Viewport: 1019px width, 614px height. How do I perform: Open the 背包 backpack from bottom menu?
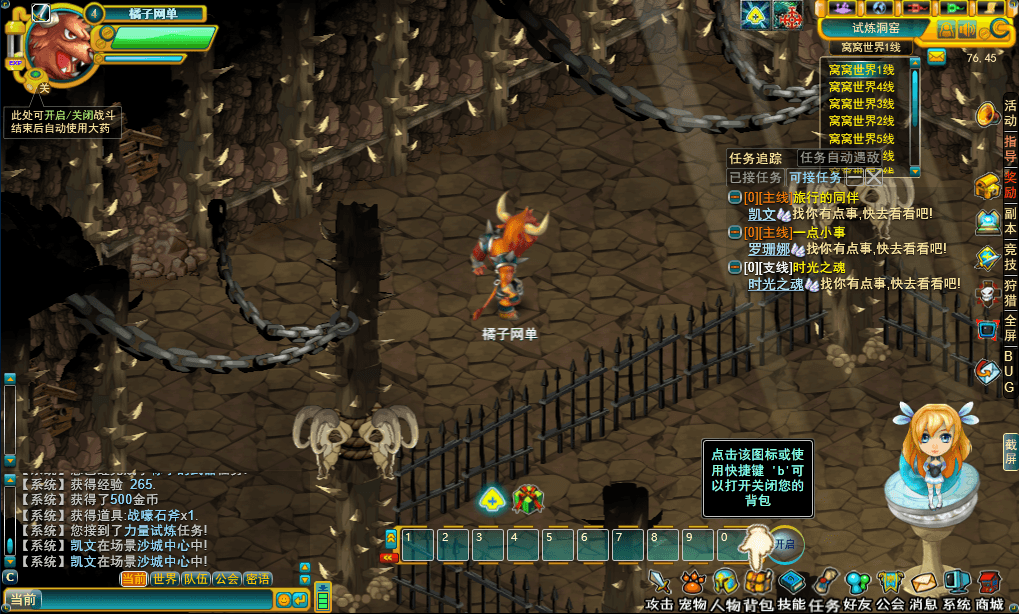(758, 583)
